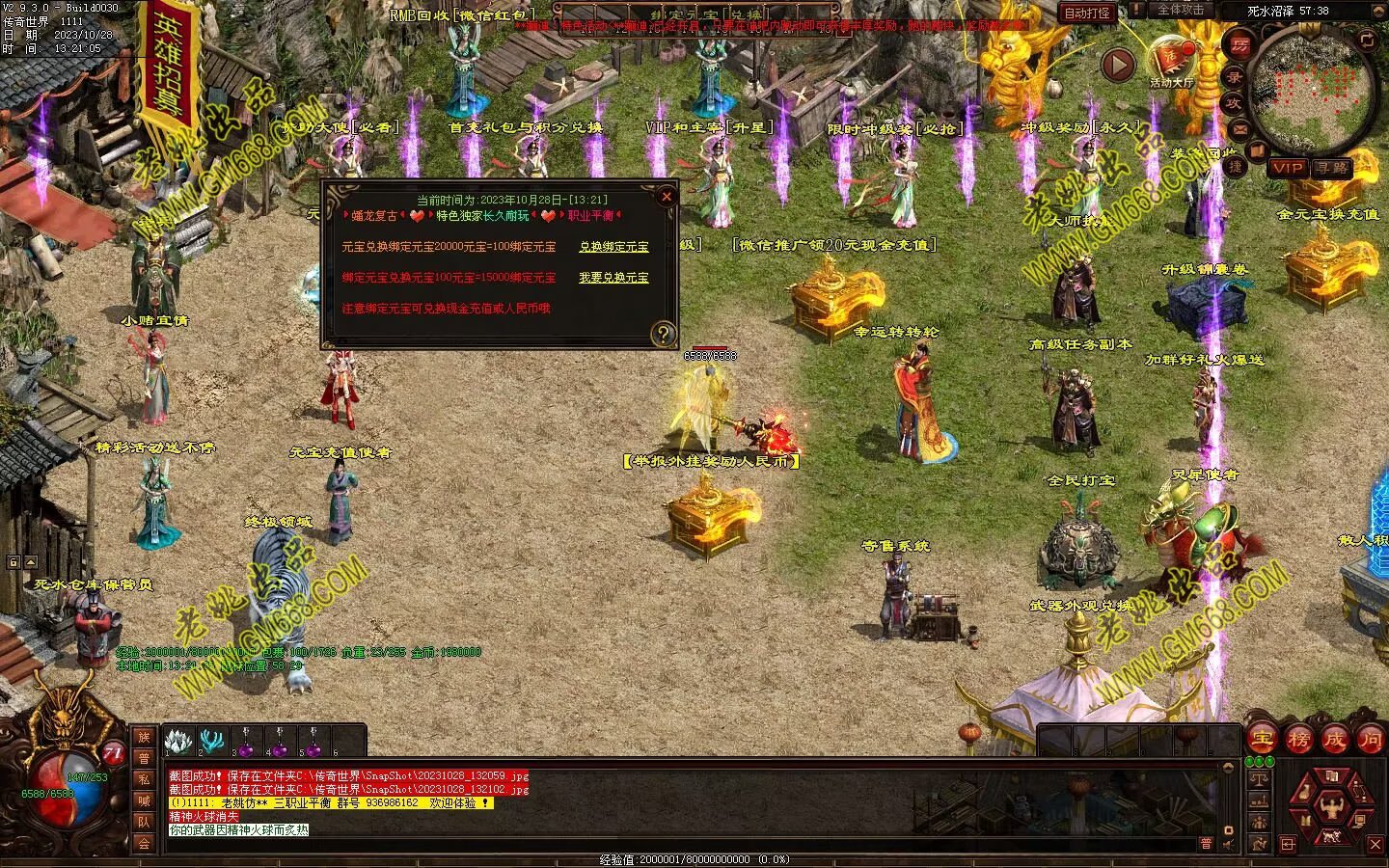Toggle the 自动打怪 auto-fight button
This screenshot has width=1389, height=868.
pos(1087,14)
